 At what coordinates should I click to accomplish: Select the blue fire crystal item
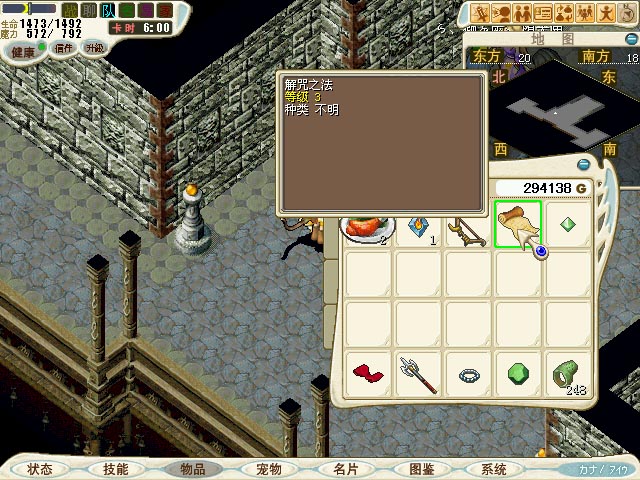click(x=418, y=228)
